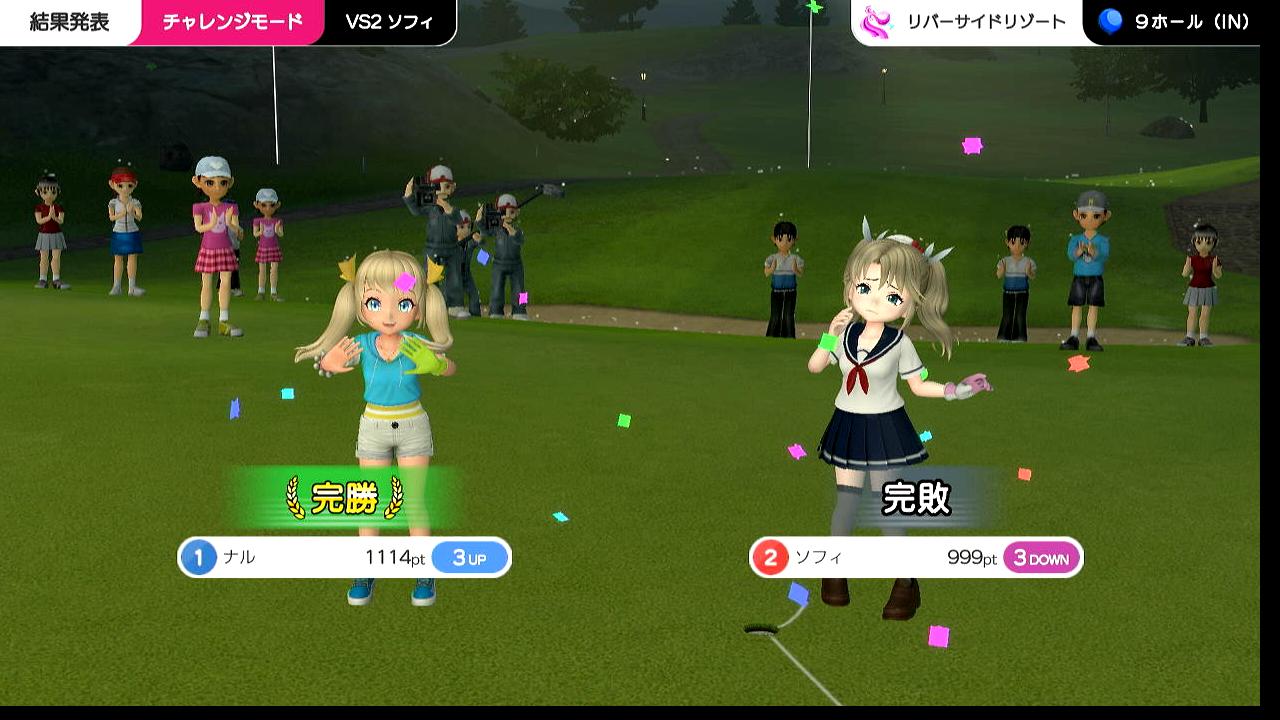Select player 2 ソフィ result row
The width and height of the screenshot is (1280, 720).
click(x=915, y=558)
